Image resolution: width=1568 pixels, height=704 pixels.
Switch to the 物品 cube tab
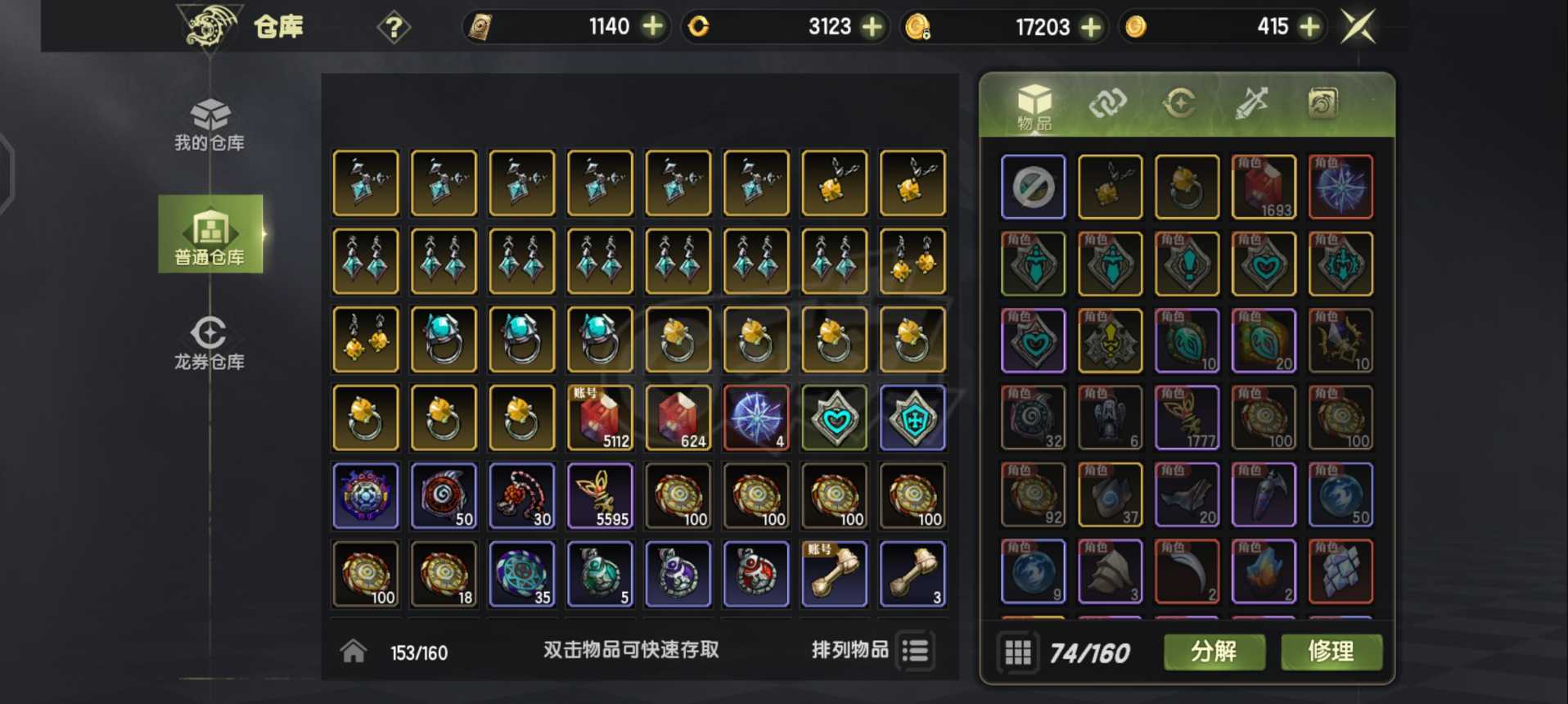(x=1033, y=105)
